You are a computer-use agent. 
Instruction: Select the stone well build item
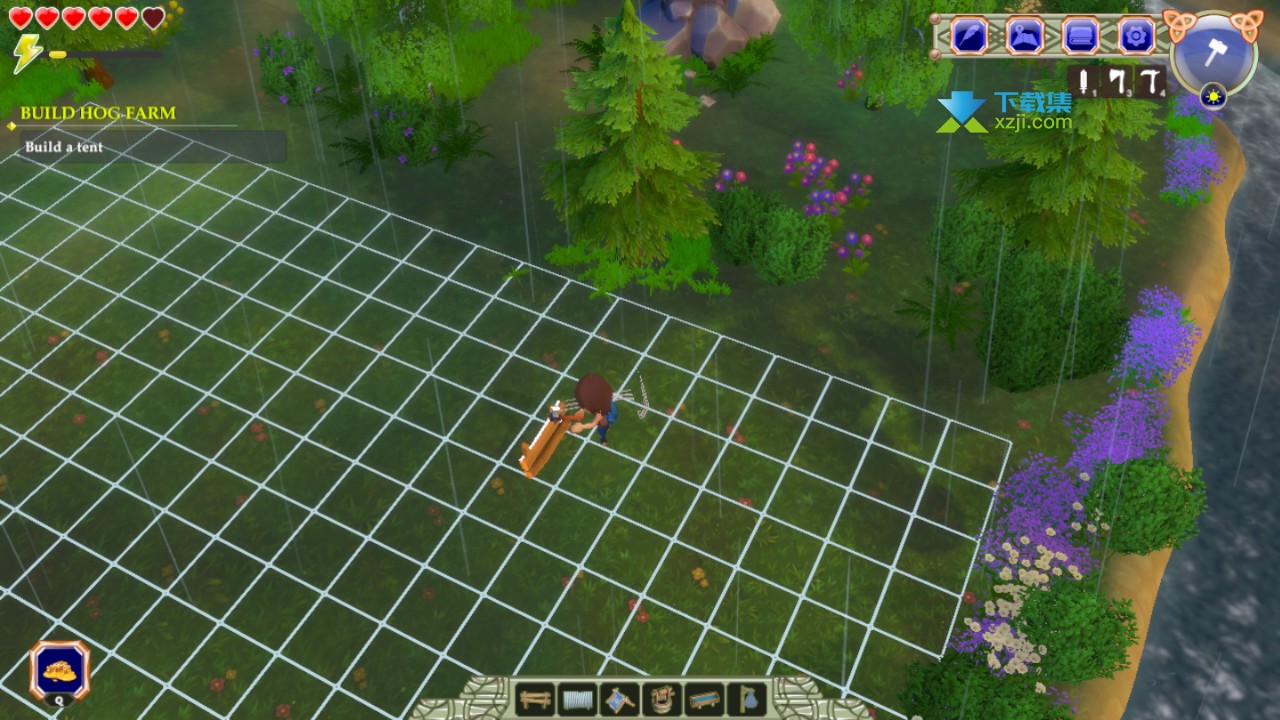coord(661,698)
